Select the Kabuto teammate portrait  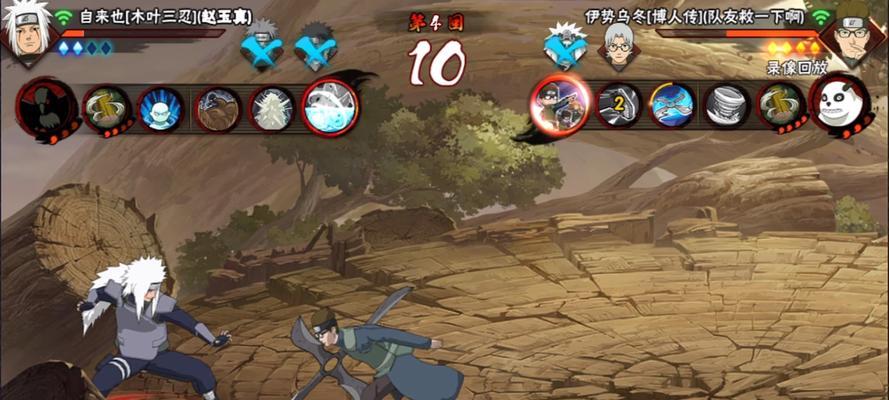616,45
